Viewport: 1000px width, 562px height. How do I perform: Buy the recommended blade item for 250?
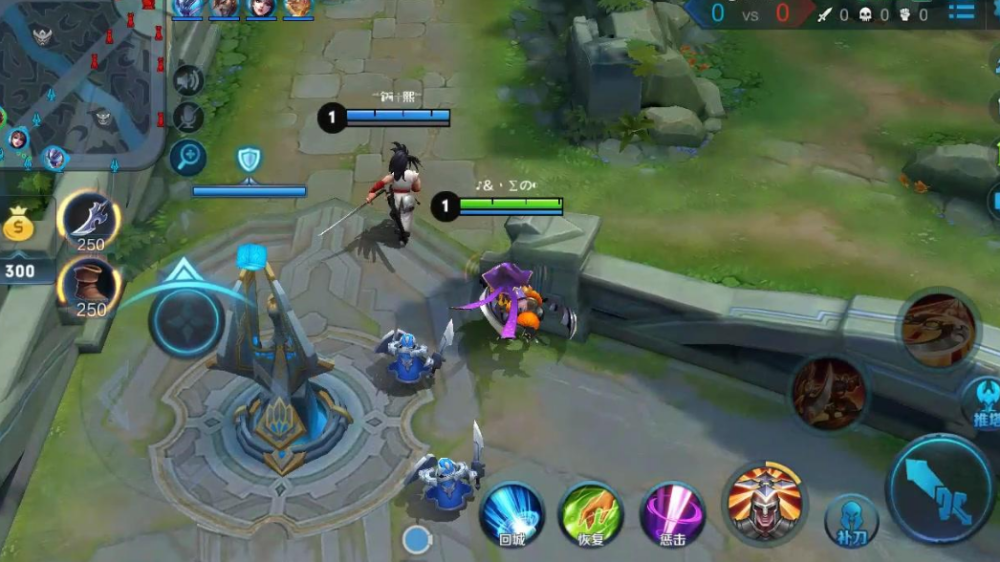click(90, 220)
